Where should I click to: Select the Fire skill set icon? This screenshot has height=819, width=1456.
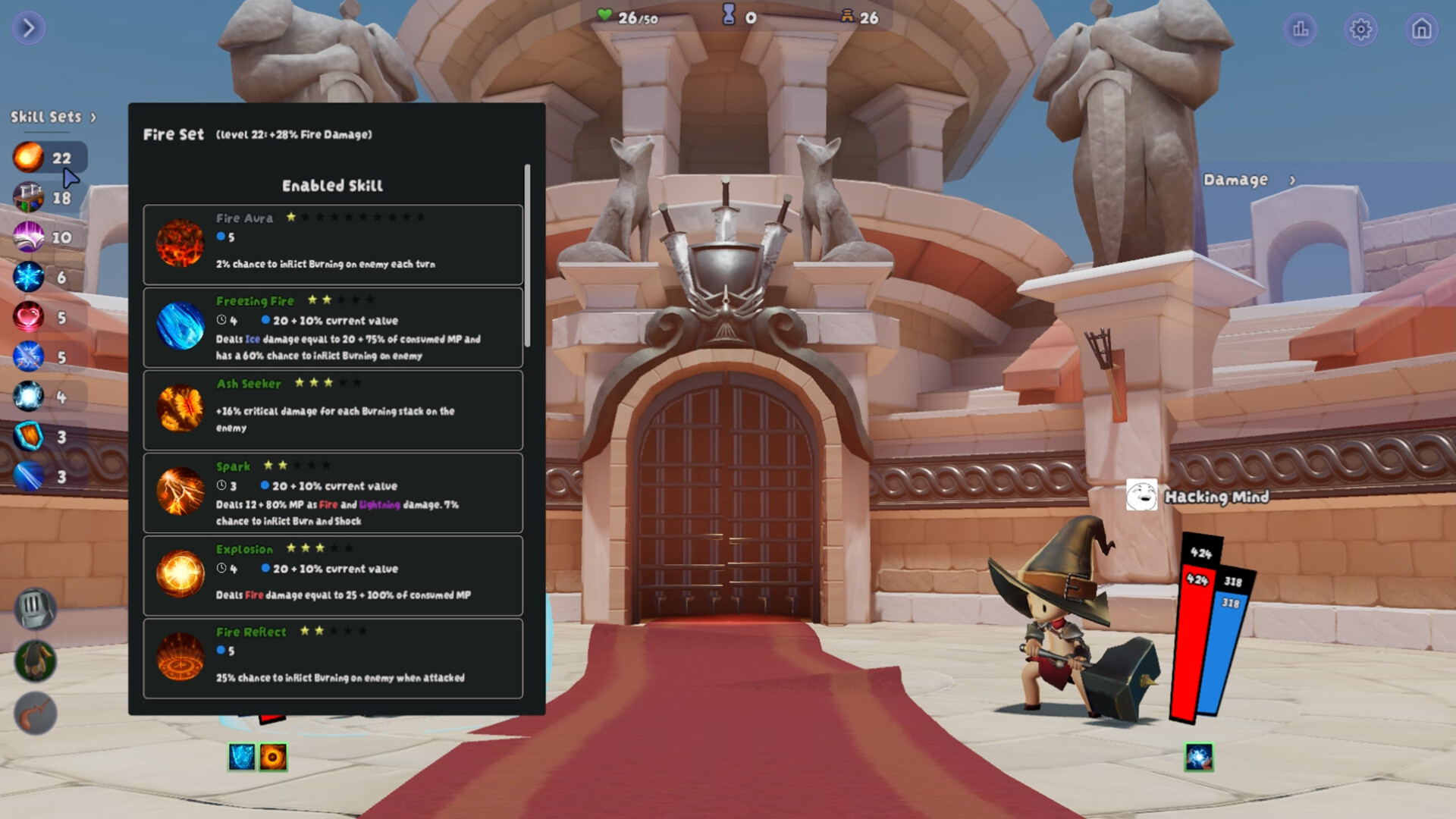tap(27, 158)
